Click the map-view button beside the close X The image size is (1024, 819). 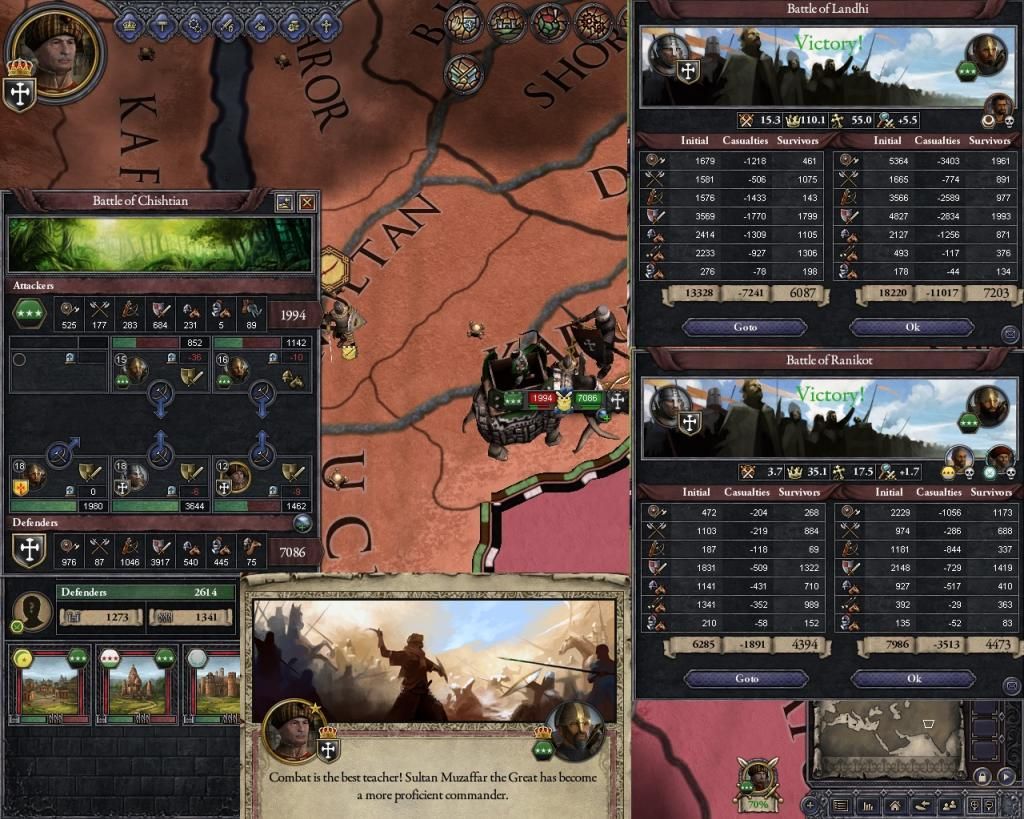tap(285, 202)
